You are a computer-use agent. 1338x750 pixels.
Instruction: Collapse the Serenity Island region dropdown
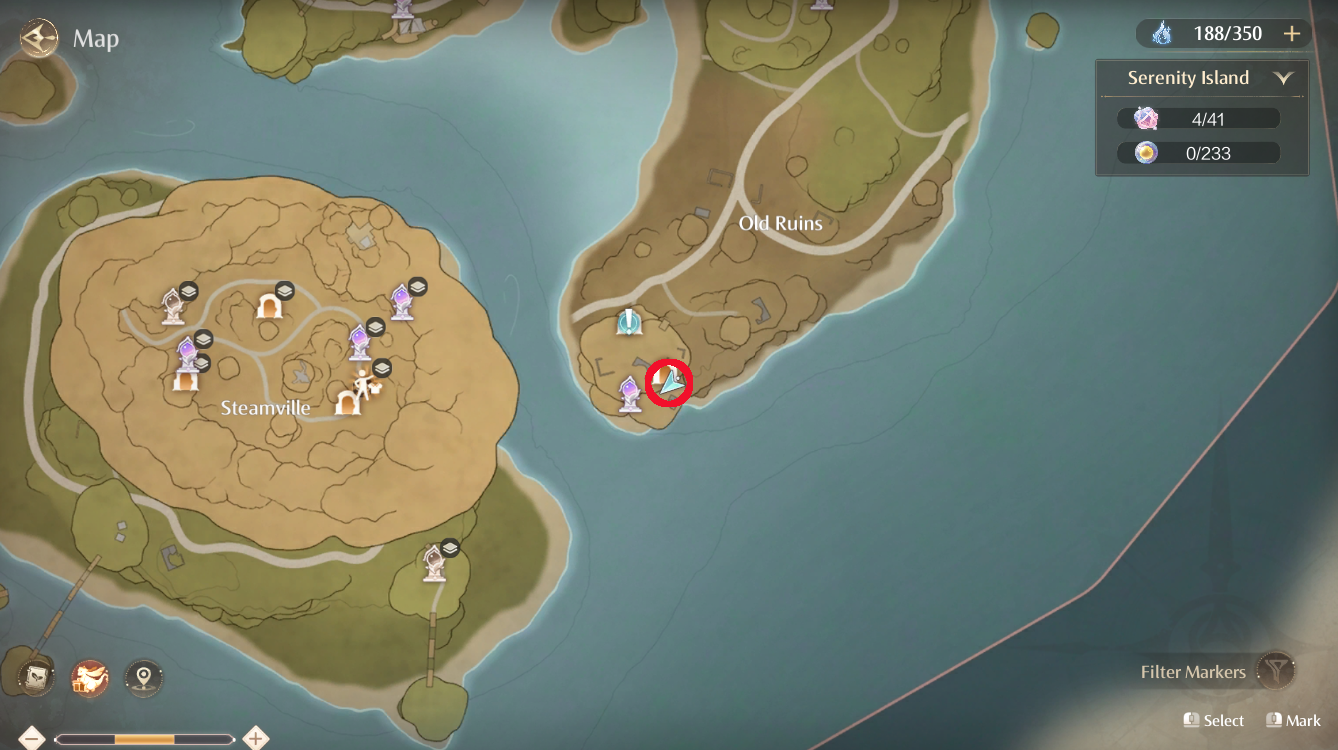click(x=1284, y=77)
